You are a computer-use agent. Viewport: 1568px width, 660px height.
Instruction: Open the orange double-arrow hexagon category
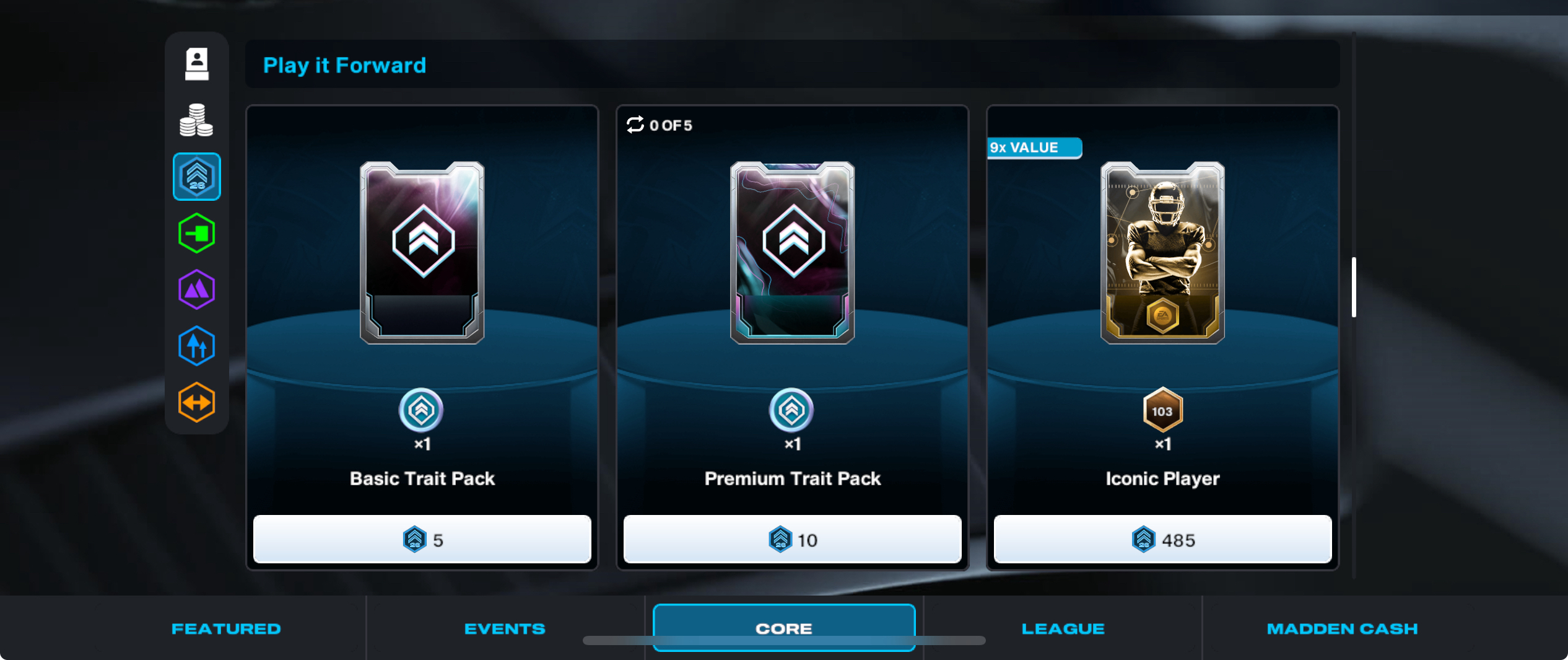[197, 402]
